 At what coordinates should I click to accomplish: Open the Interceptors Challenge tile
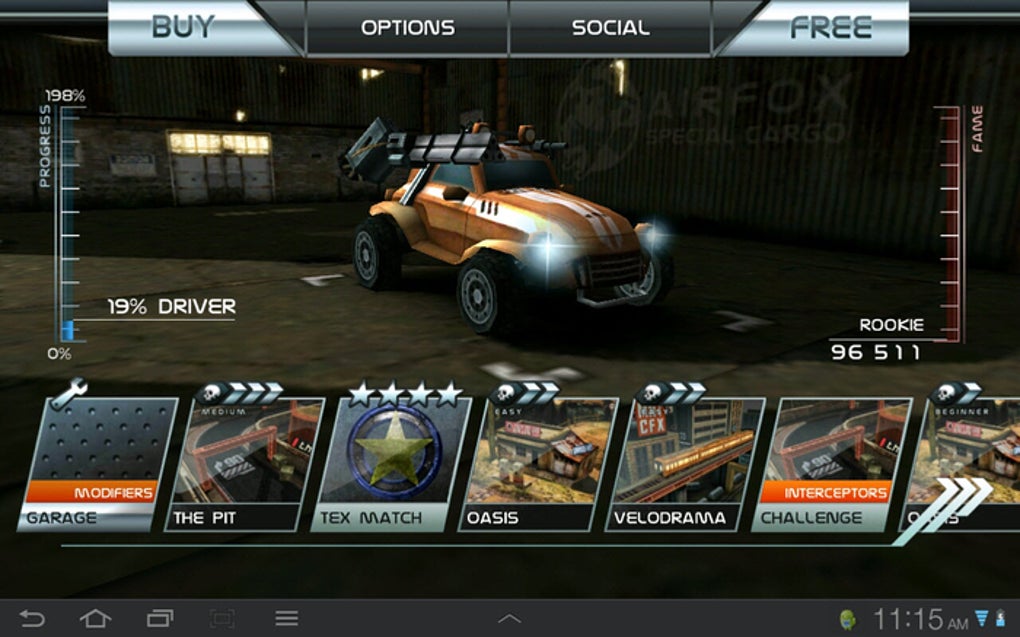pos(828,463)
